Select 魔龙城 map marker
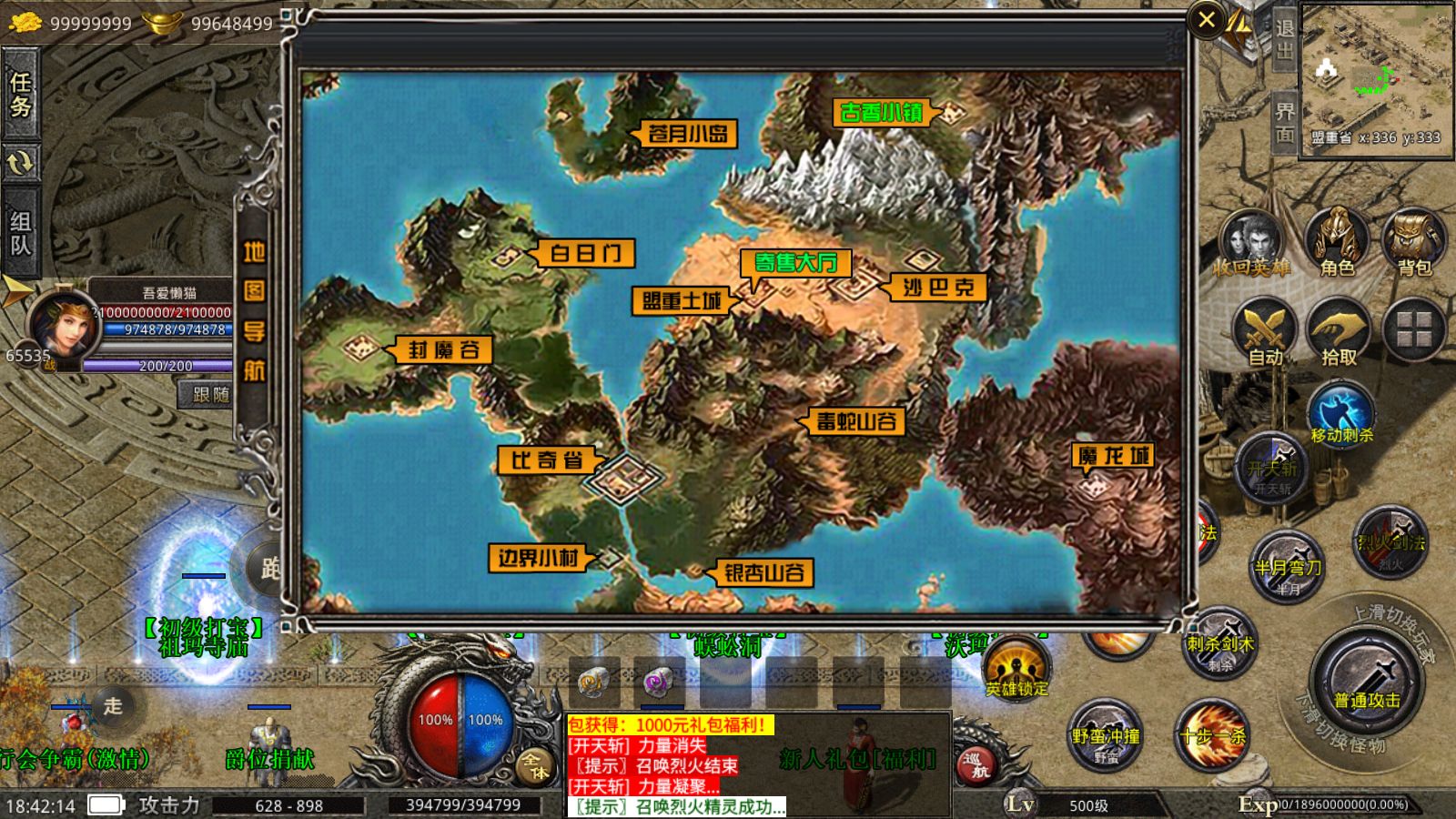Screen dimensions: 1456x819 [1113, 456]
